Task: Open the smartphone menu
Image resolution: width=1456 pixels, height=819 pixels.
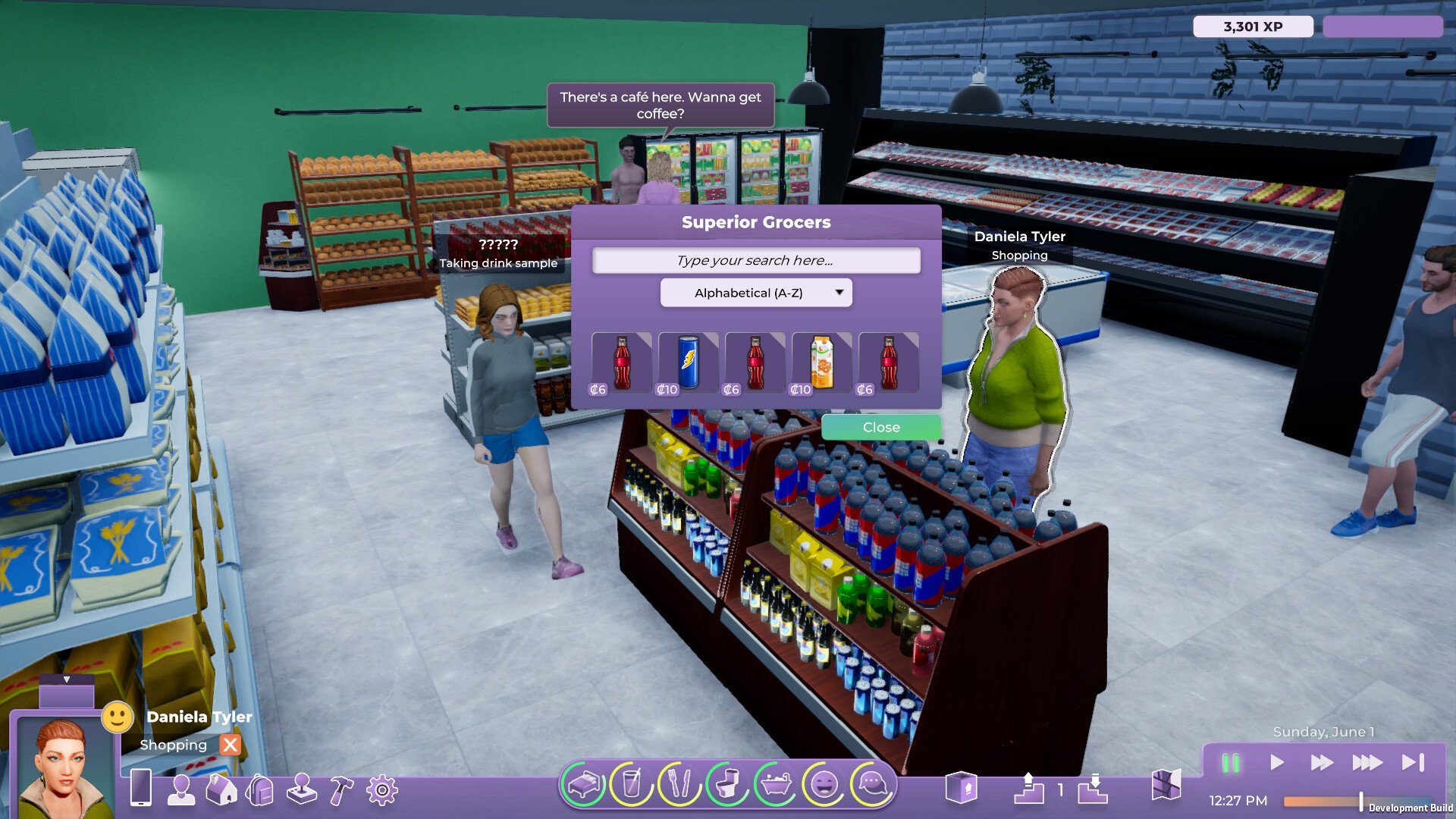Action: (141, 789)
